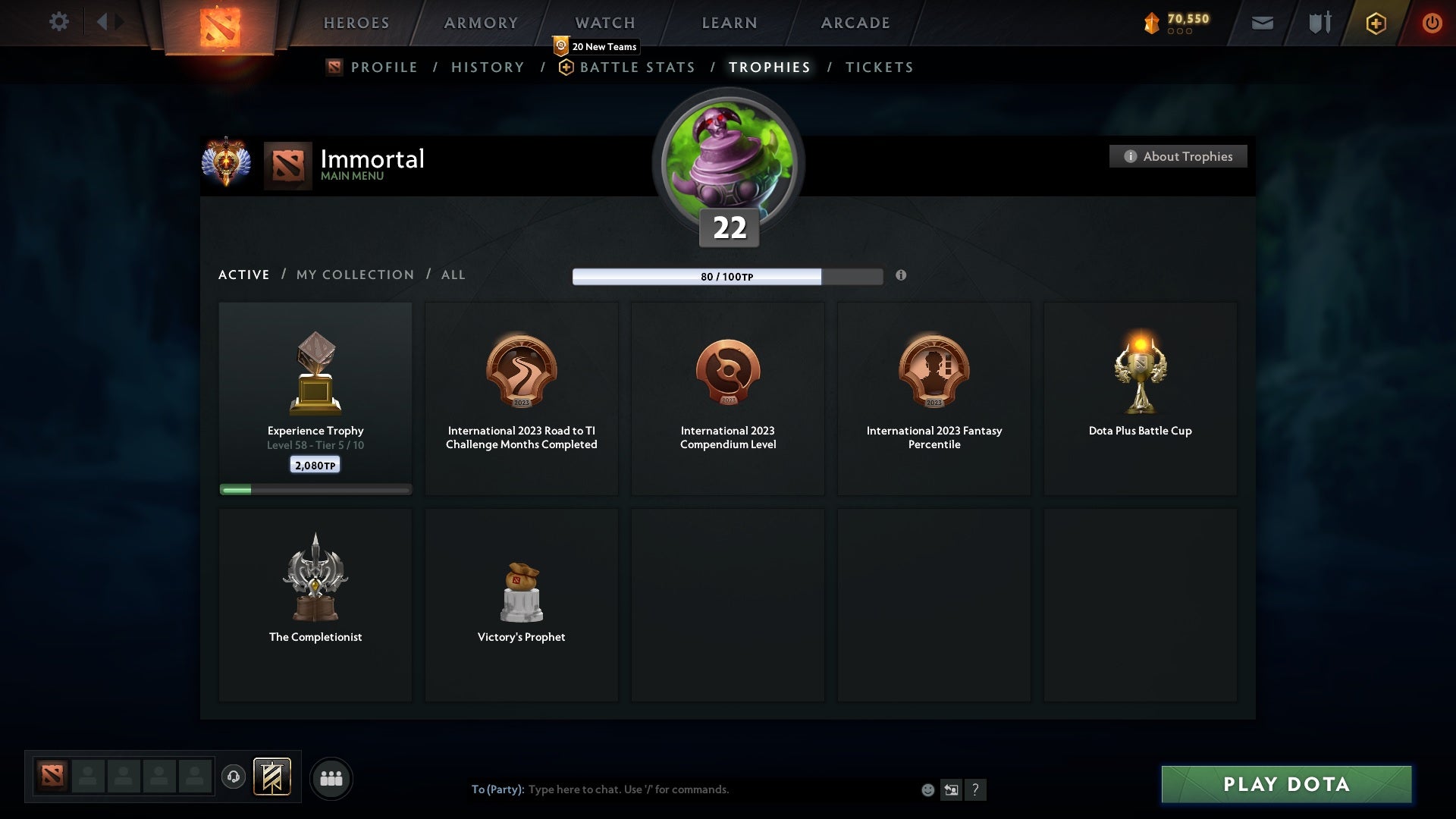Click the About Trophies button
This screenshot has height=819, width=1456.
tap(1178, 156)
